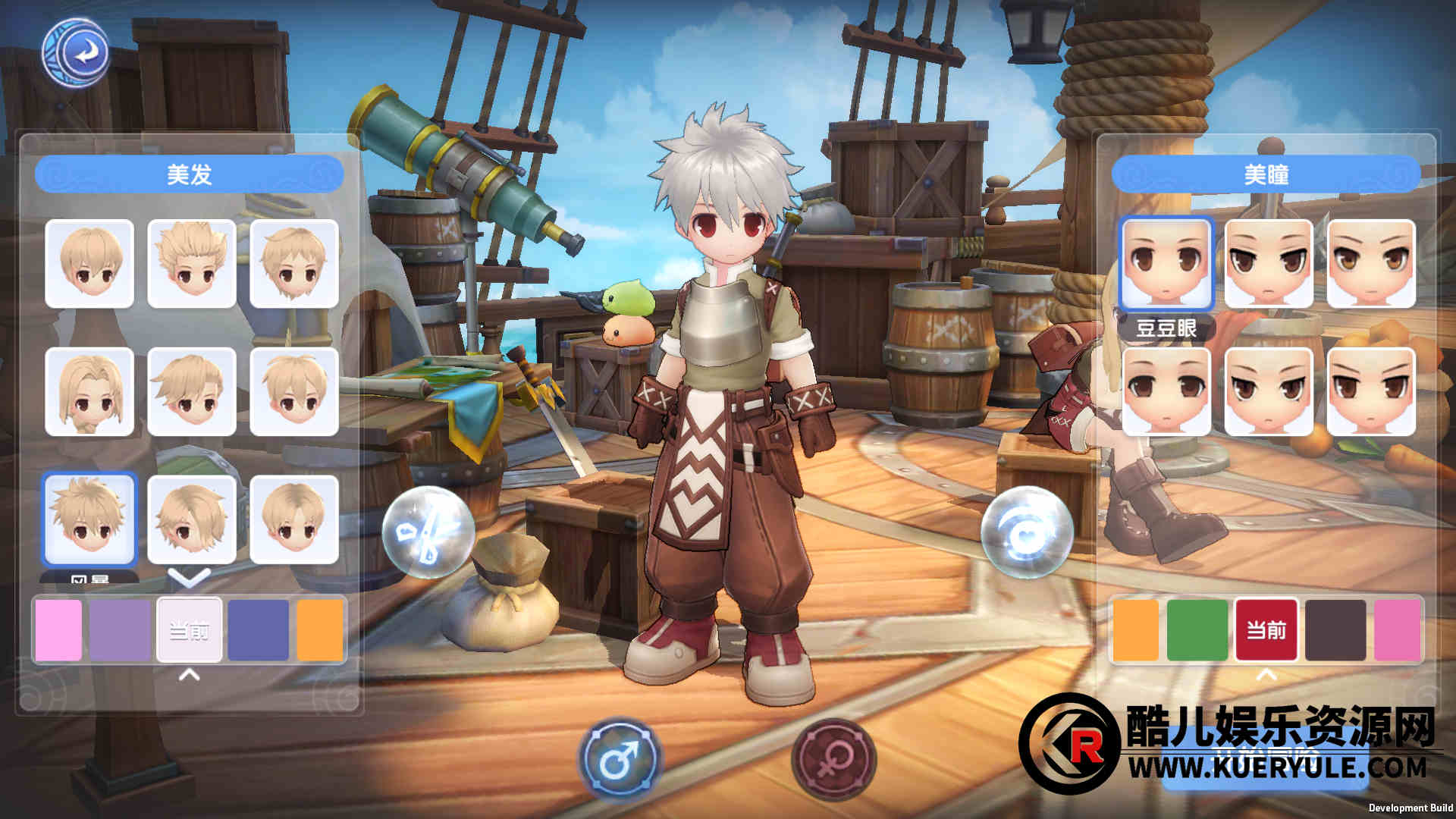Choose the male gender button
The width and height of the screenshot is (1456, 819).
620,758
